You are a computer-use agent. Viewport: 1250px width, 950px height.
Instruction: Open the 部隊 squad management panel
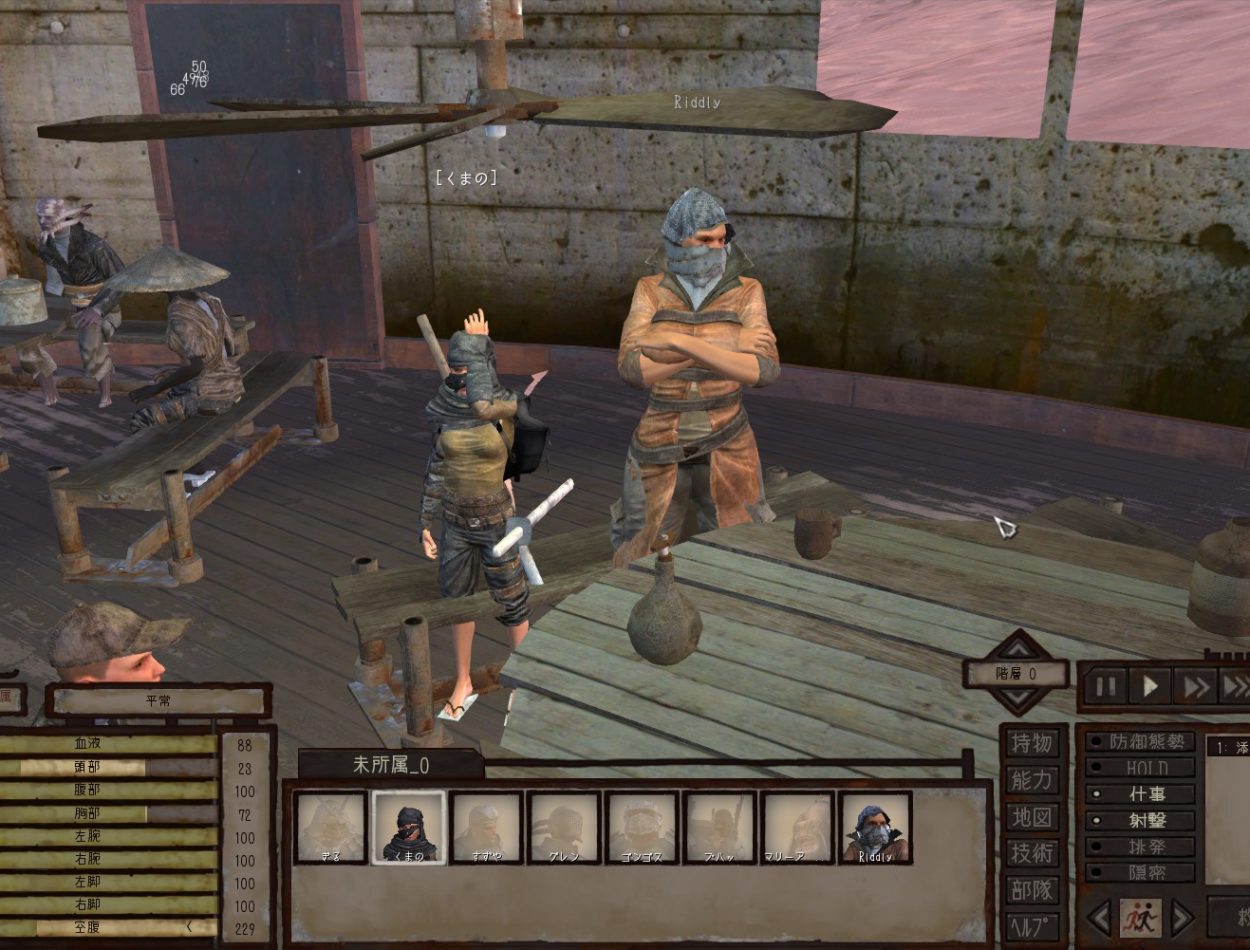click(1032, 889)
